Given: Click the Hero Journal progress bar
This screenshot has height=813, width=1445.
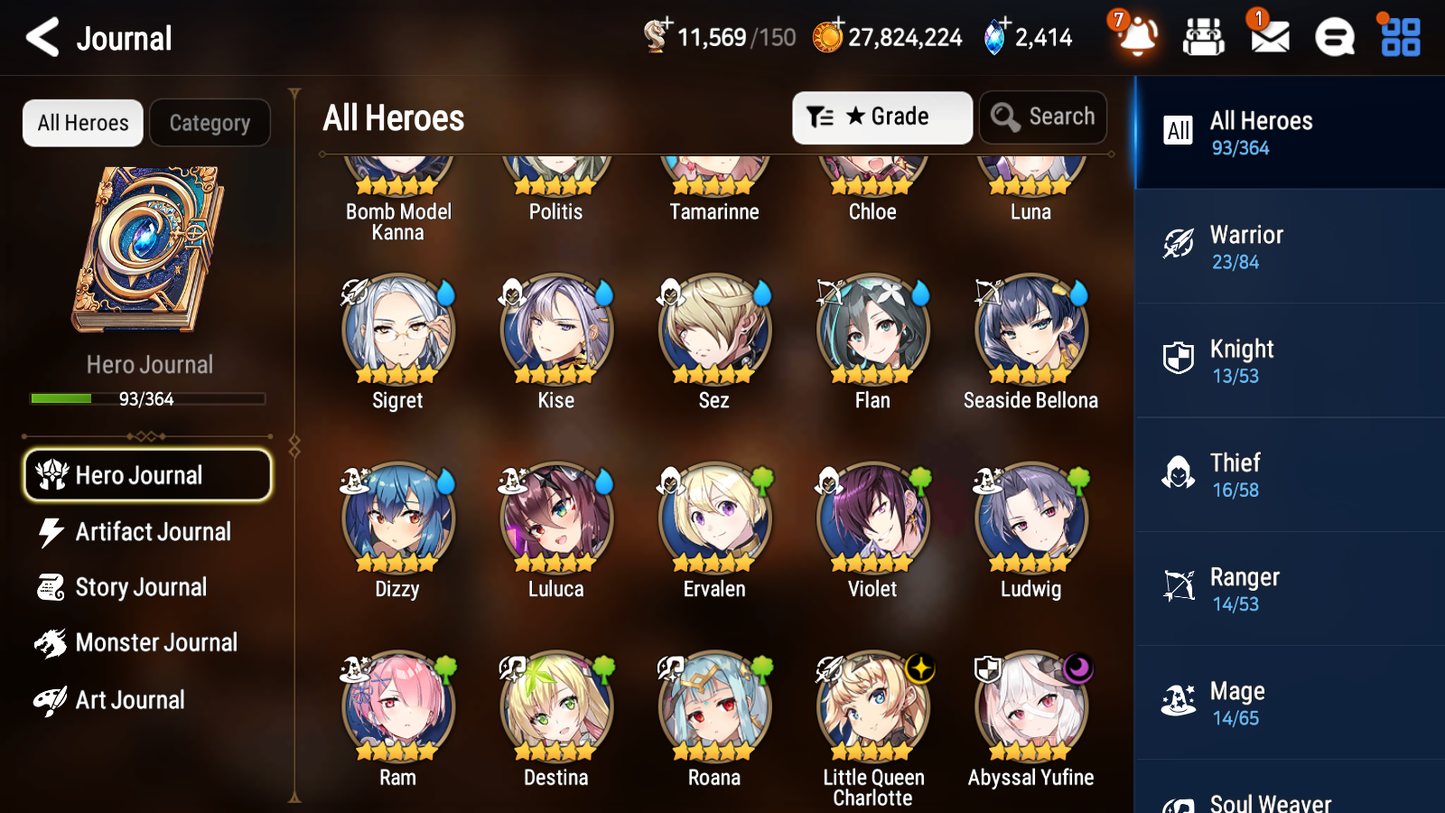Looking at the screenshot, I should [149, 398].
